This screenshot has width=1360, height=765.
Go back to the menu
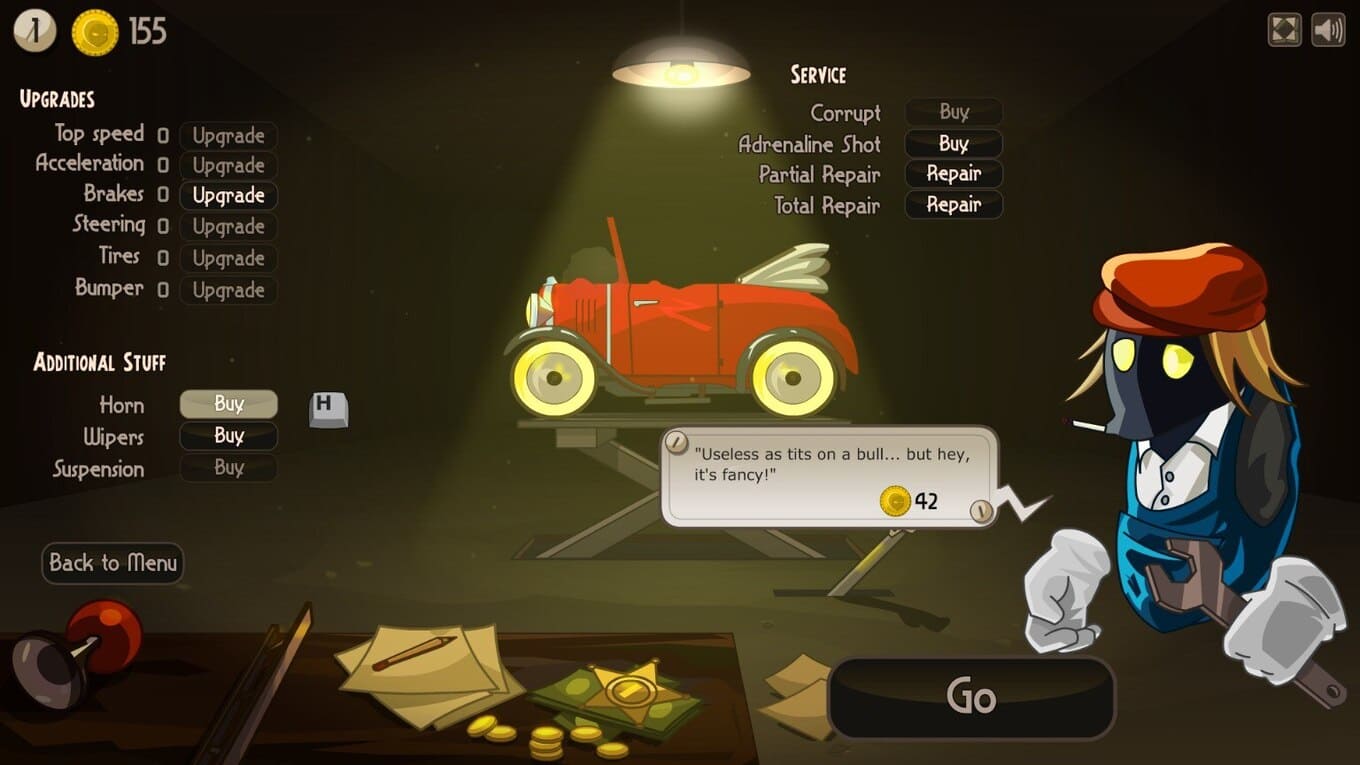pos(112,563)
